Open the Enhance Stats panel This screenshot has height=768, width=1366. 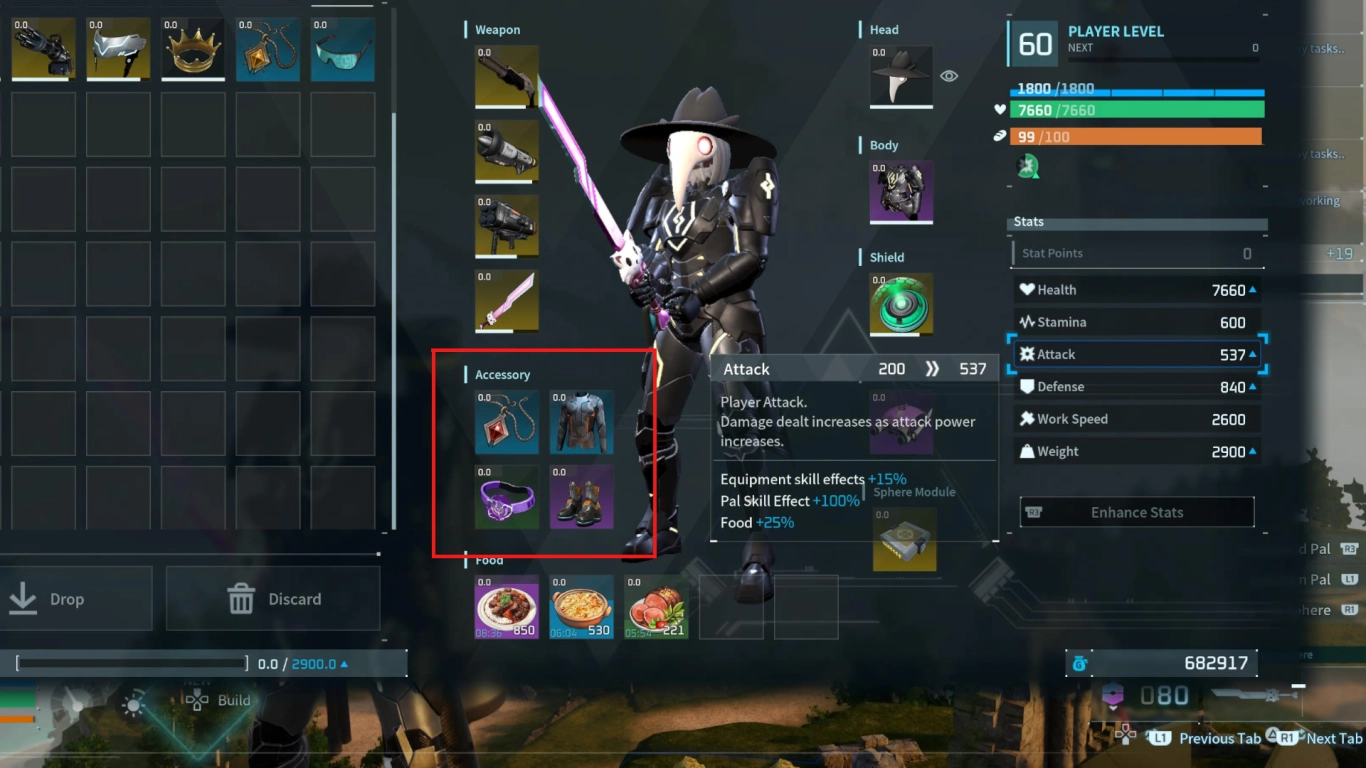pos(1136,511)
